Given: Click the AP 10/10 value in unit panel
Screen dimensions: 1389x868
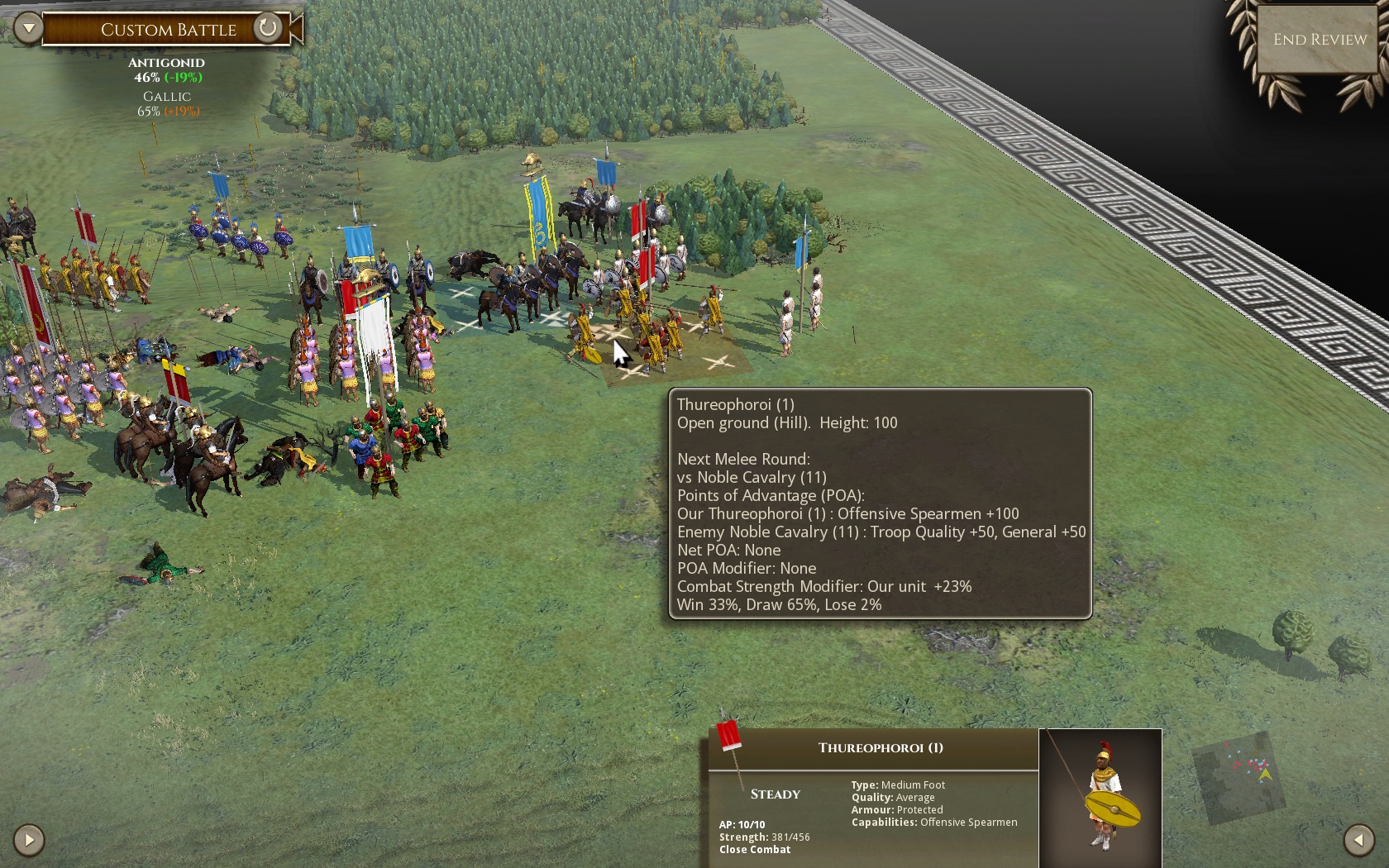Looking at the screenshot, I should click(742, 824).
